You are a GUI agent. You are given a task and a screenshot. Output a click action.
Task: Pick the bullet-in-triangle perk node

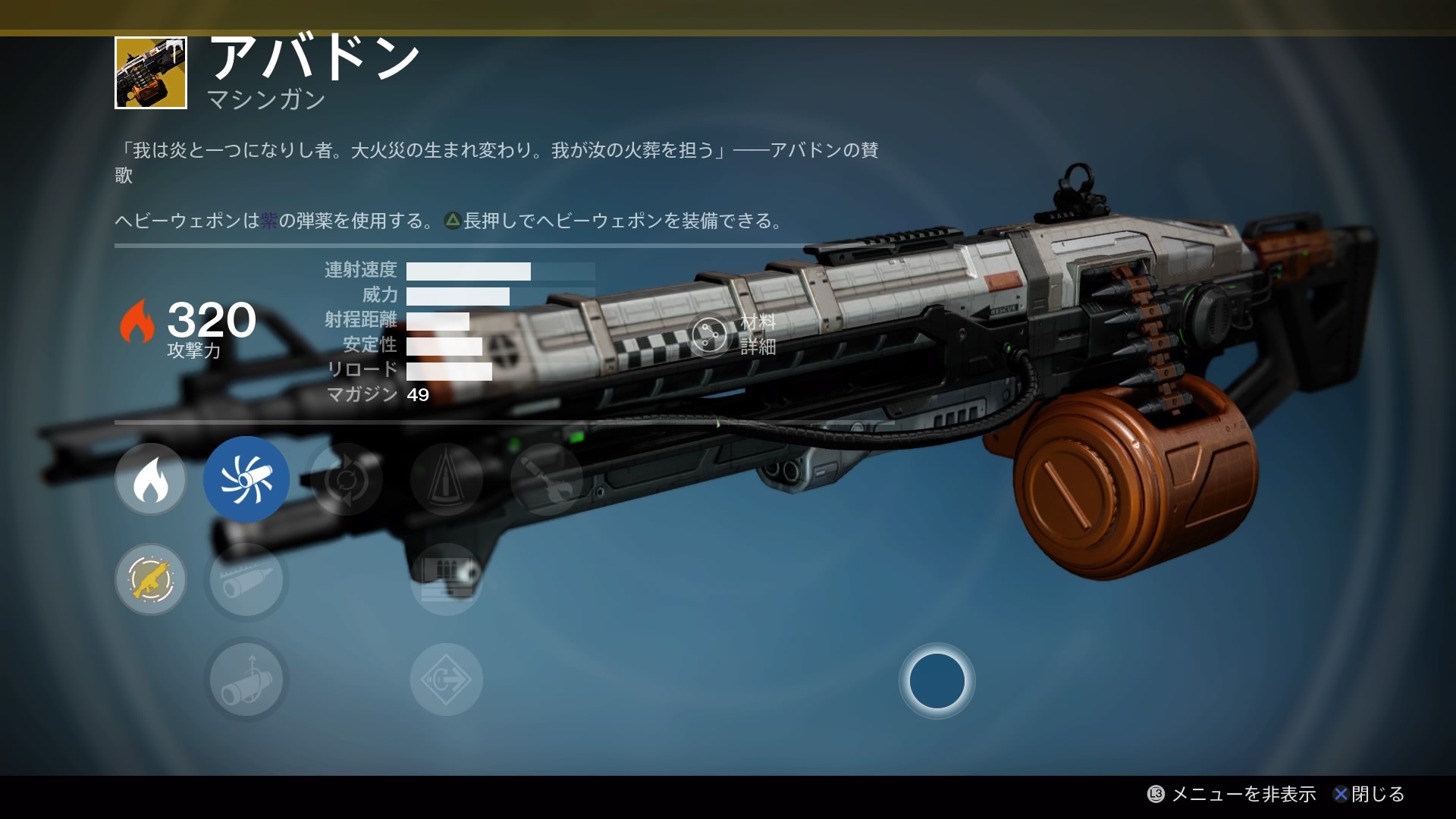tap(447, 479)
